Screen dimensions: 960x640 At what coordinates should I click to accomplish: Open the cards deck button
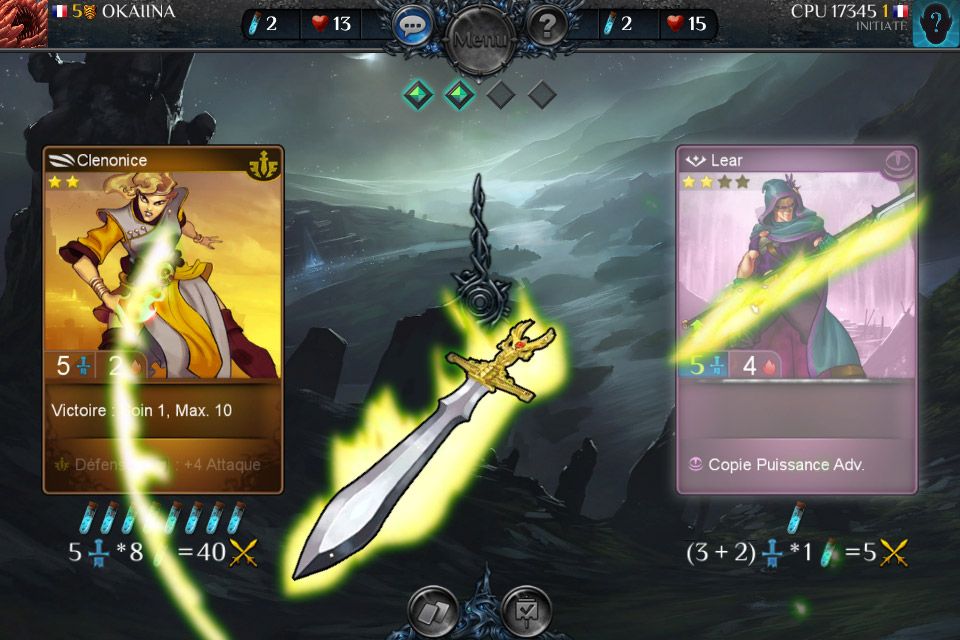coord(433,610)
